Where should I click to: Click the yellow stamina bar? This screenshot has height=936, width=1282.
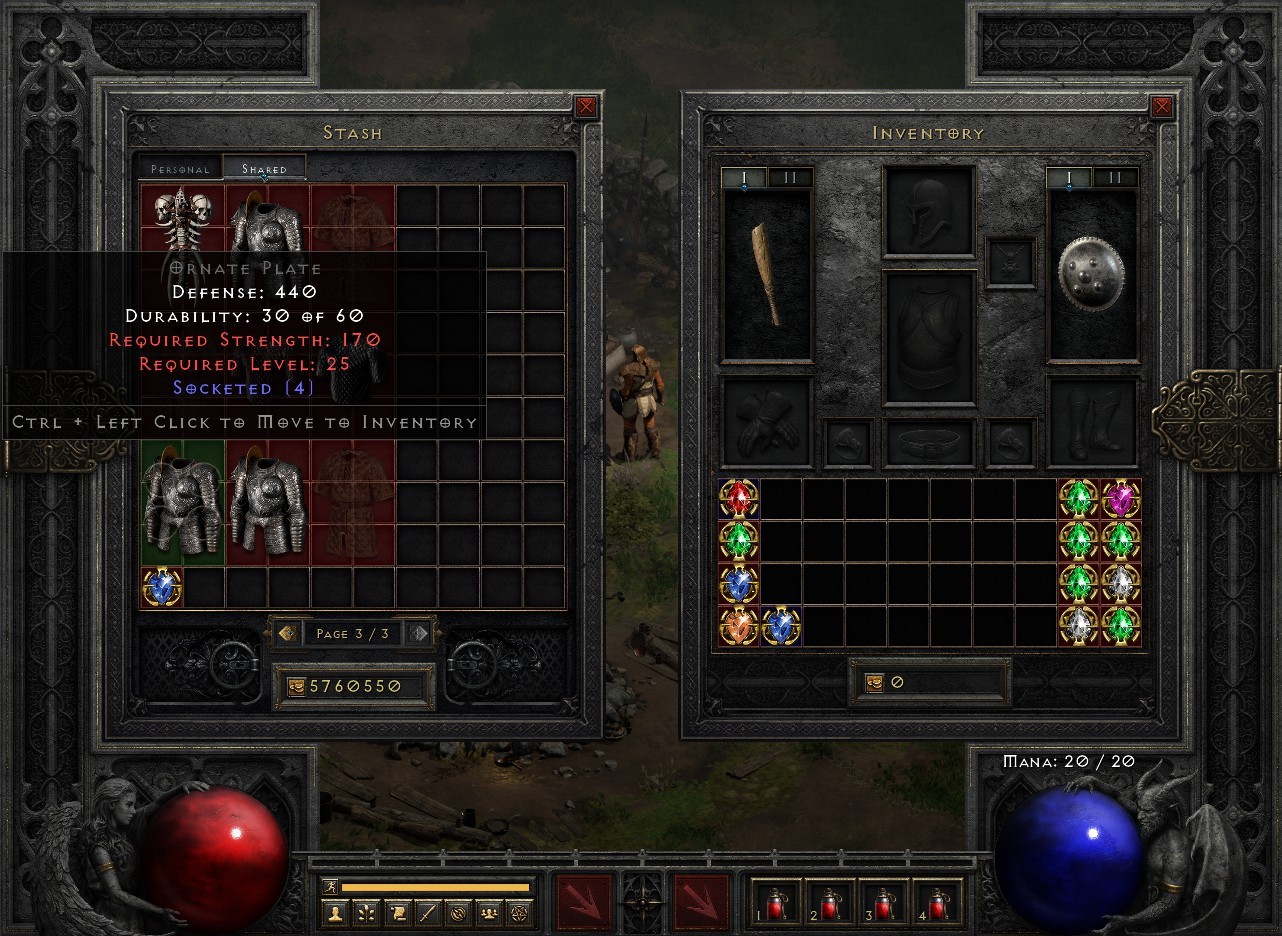tap(437, 886)
